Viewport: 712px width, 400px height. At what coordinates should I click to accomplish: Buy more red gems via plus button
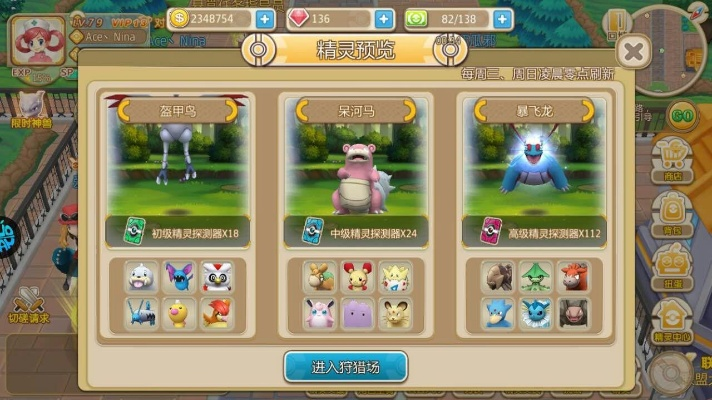(x=383, y=18)
